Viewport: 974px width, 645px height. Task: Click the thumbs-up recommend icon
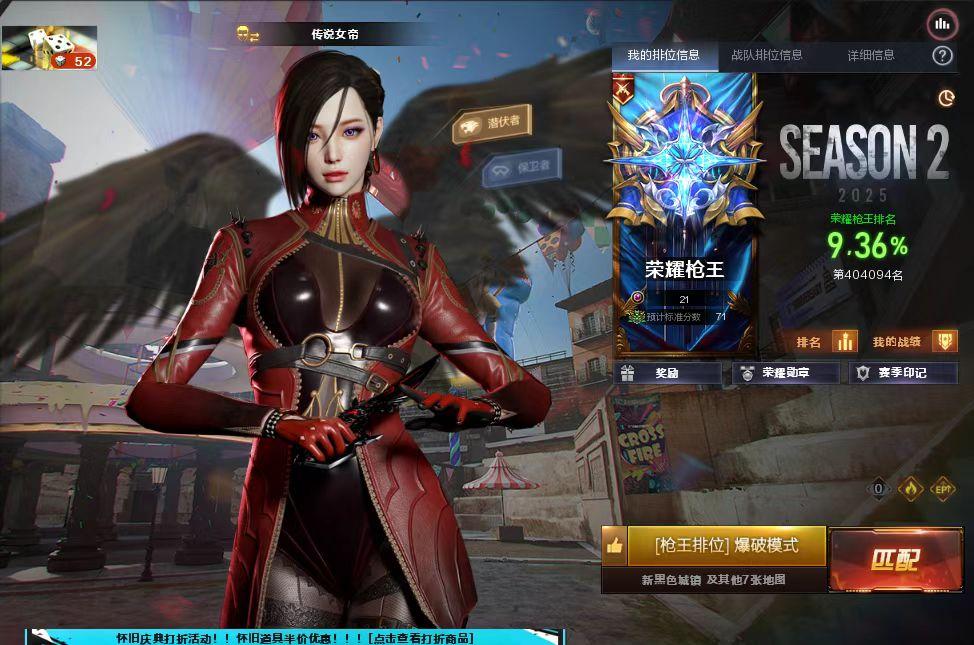614,546
